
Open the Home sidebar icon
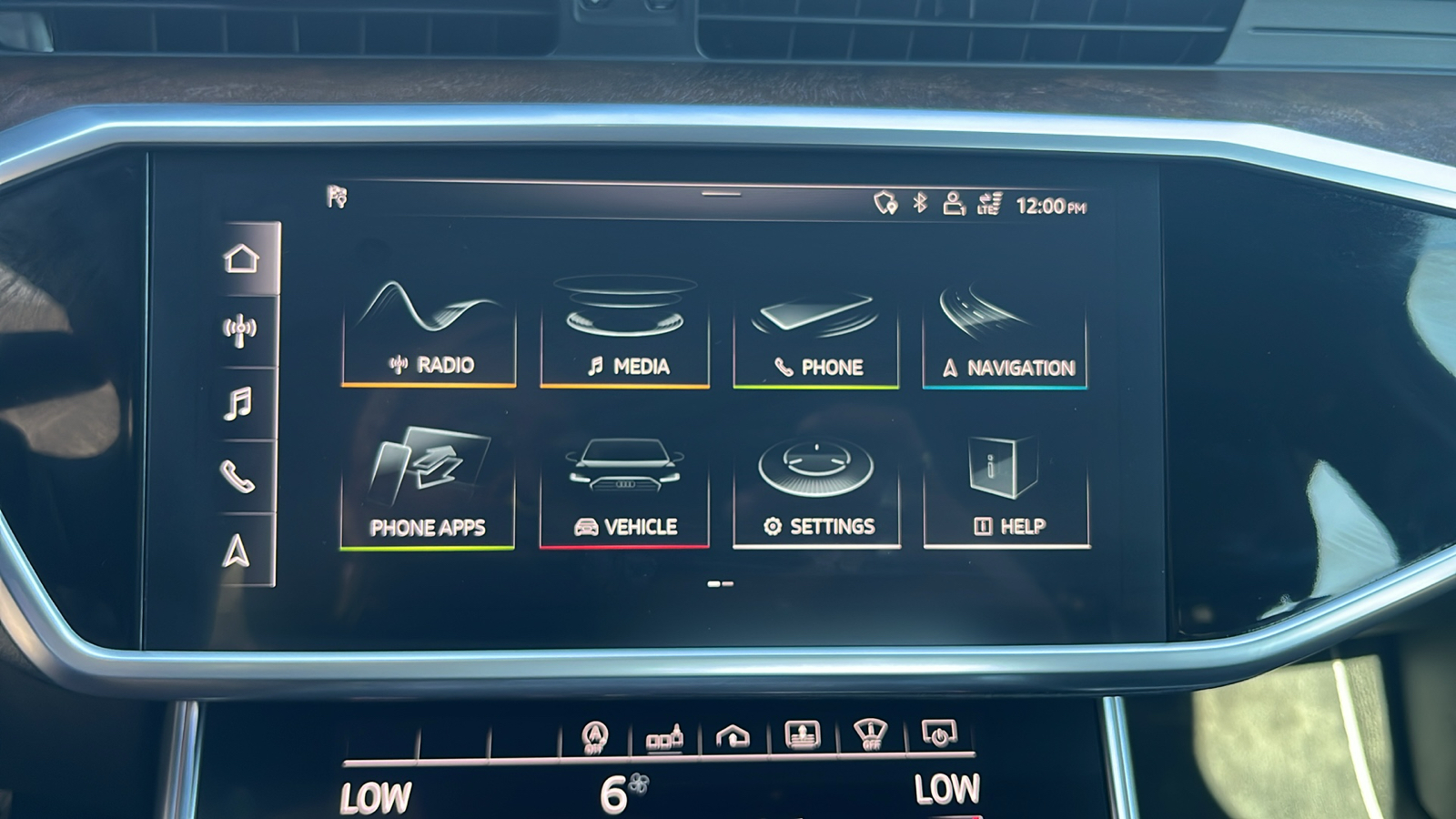tap(239, 259)
